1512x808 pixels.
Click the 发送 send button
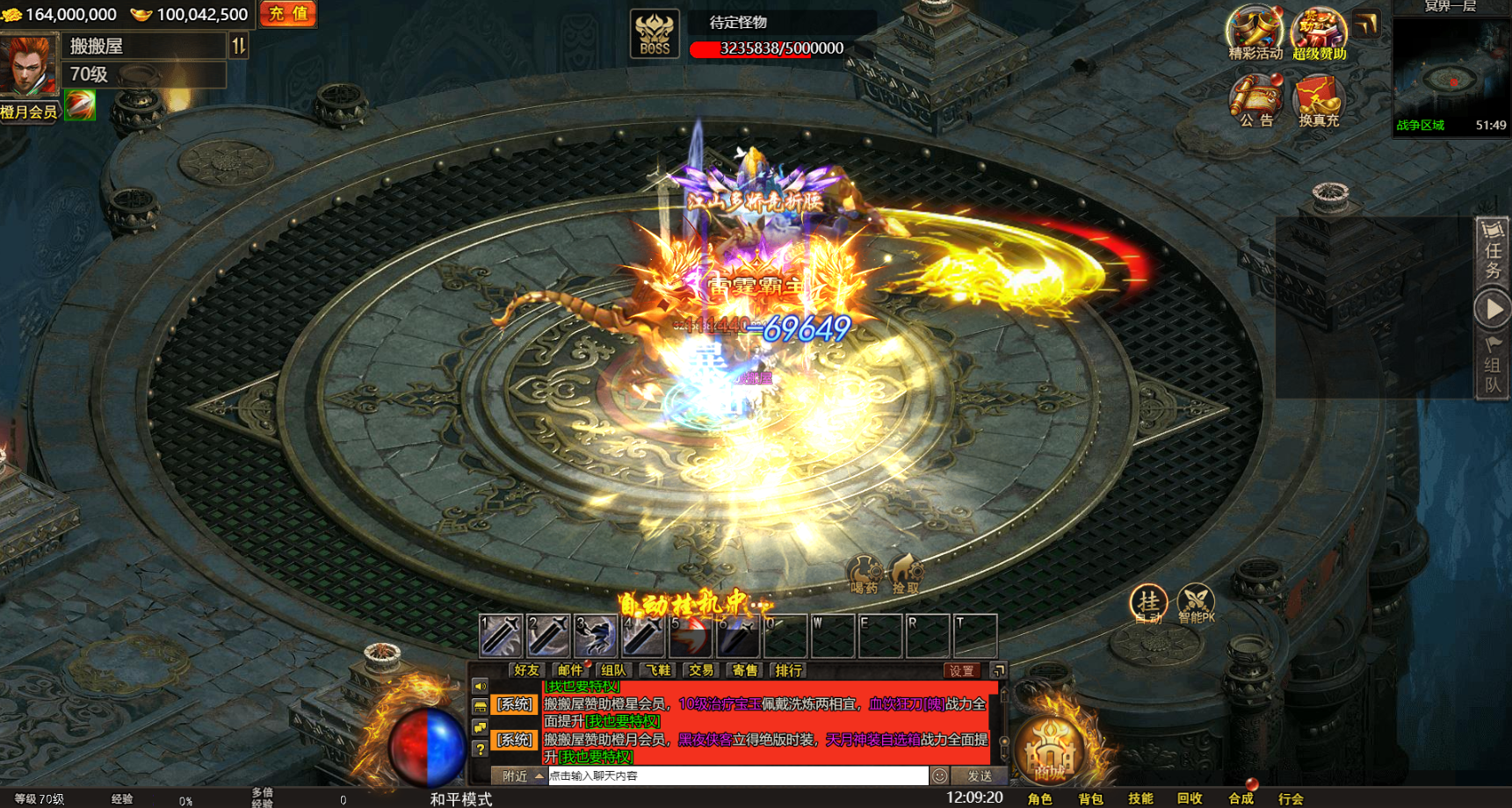point(979,776)
